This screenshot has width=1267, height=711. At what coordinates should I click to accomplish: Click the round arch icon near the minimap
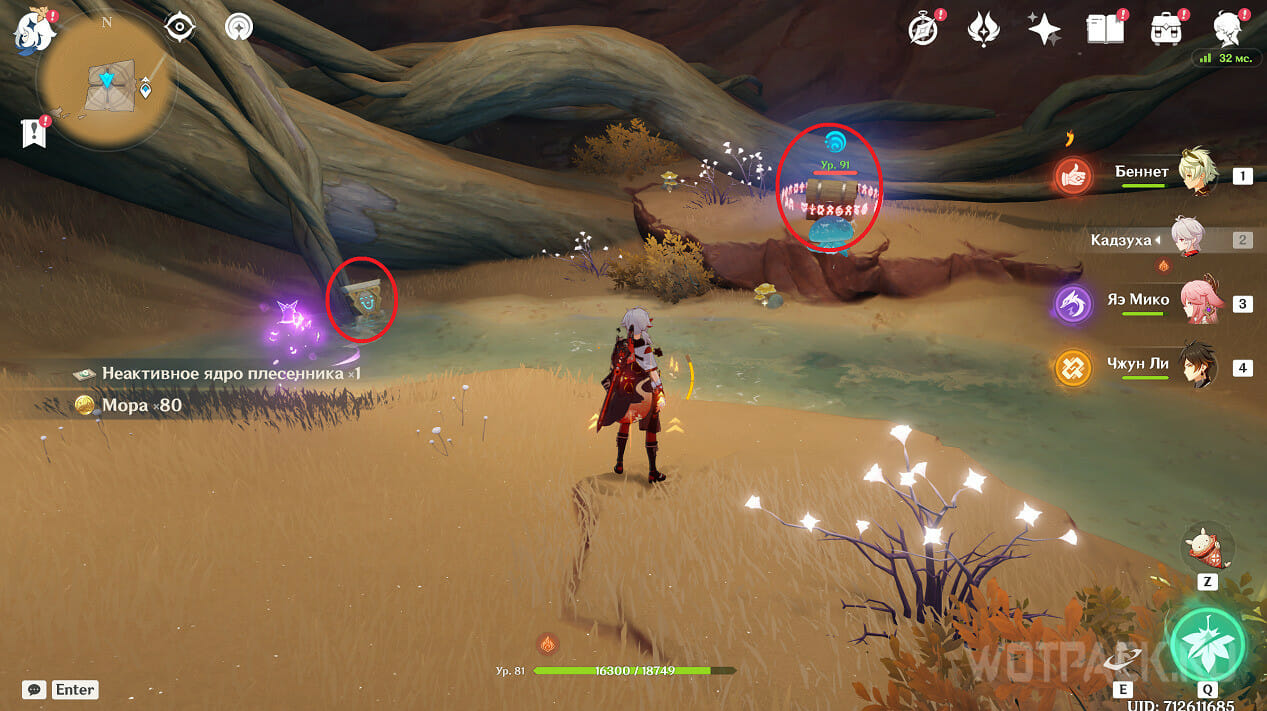tap(238, 27)
